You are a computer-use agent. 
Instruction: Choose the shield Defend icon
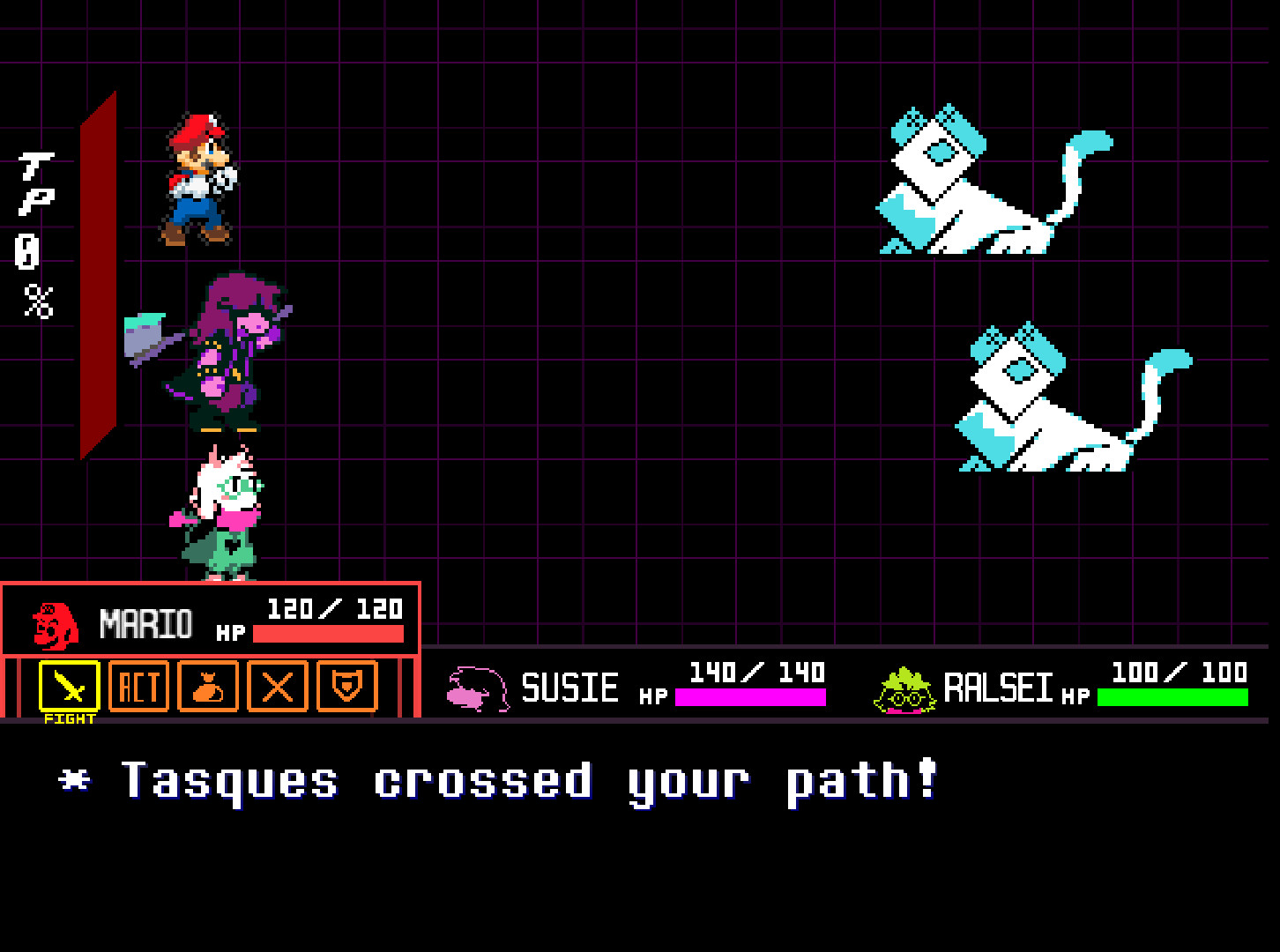(x=349, y=688)
